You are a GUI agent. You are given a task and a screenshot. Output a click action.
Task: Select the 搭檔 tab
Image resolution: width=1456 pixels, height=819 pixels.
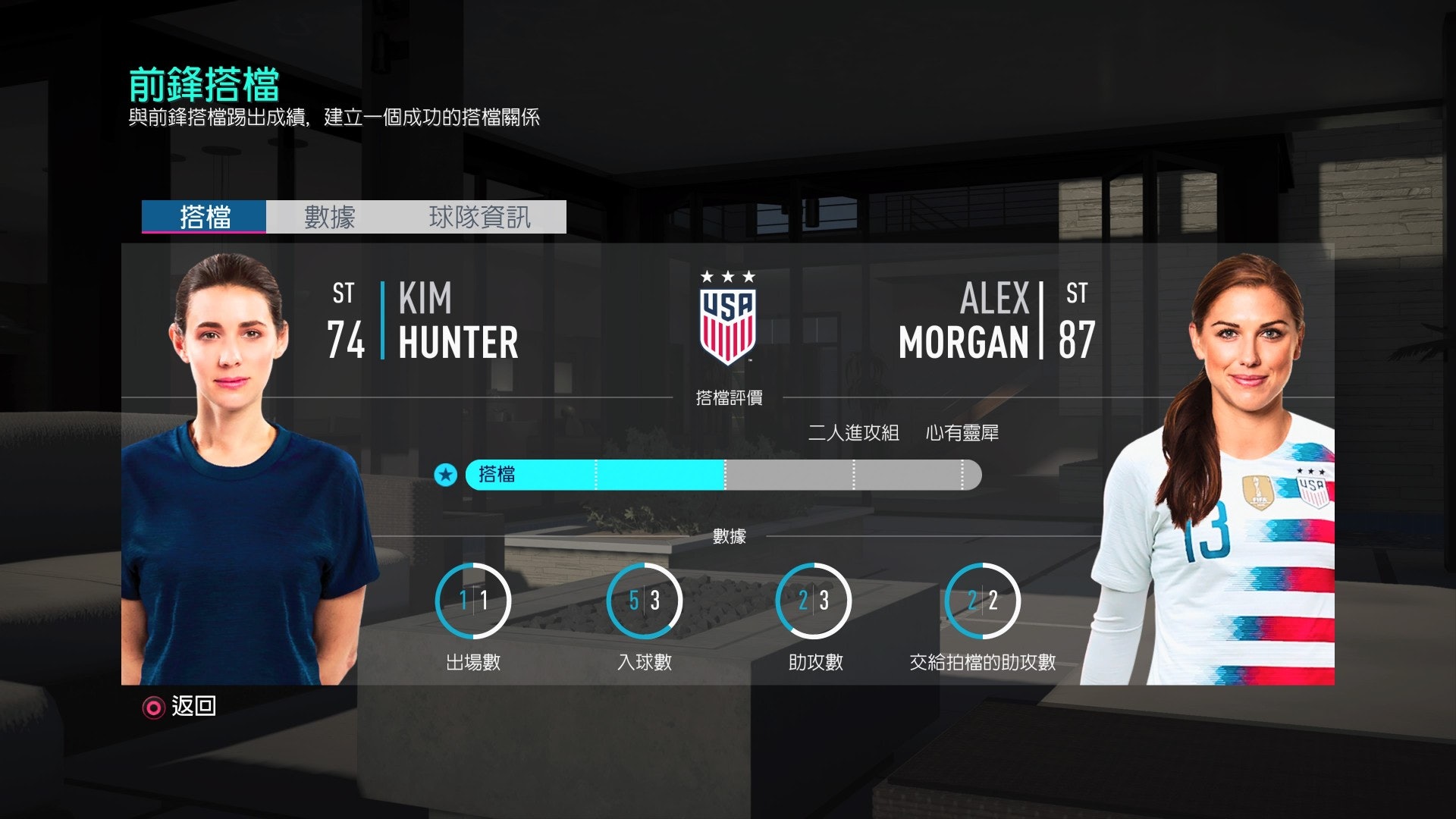point(203,217)
